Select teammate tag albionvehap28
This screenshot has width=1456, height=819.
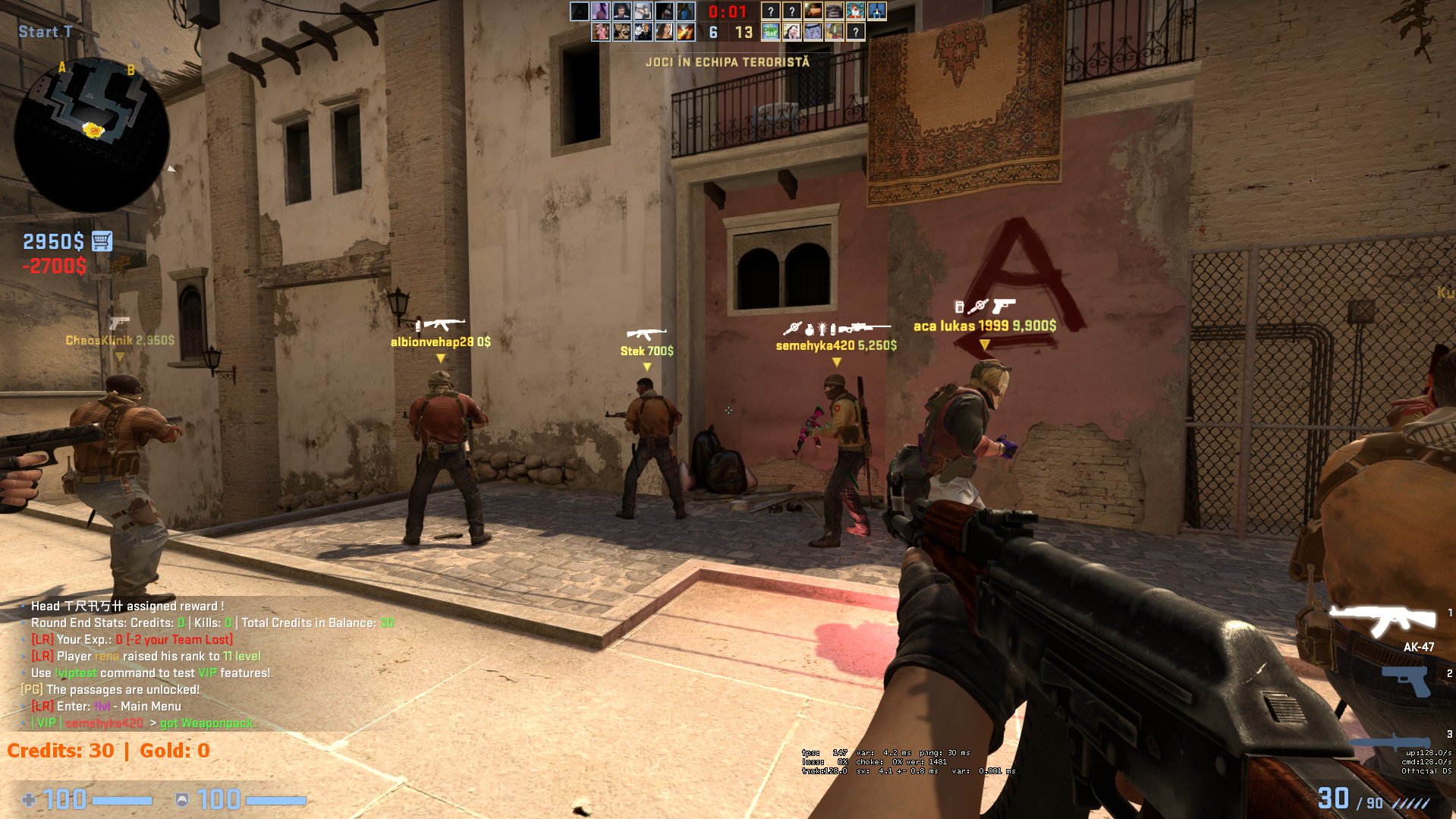tap(440, 342)
